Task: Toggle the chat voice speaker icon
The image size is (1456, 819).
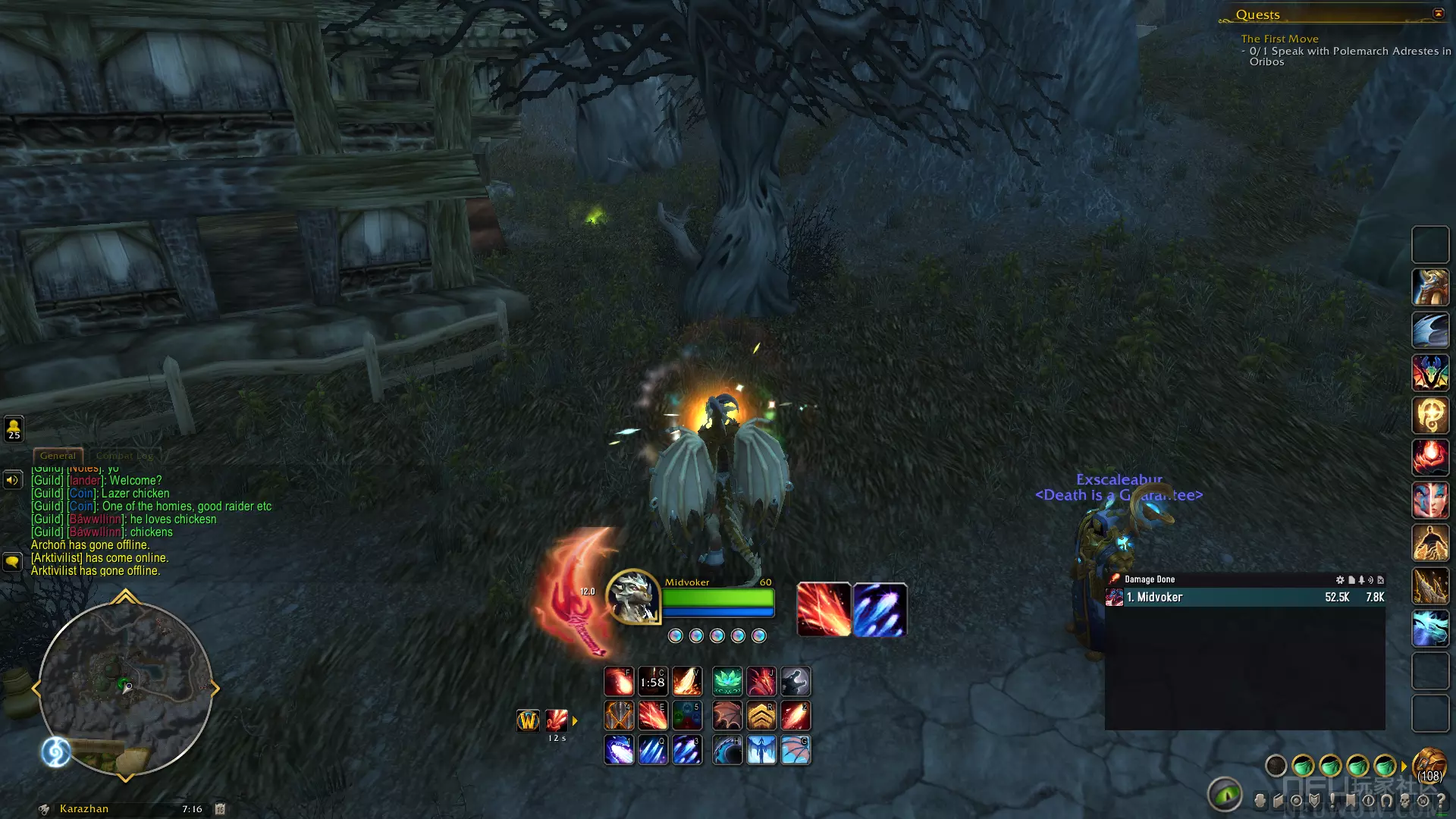Action: click(x=13, y=480)
